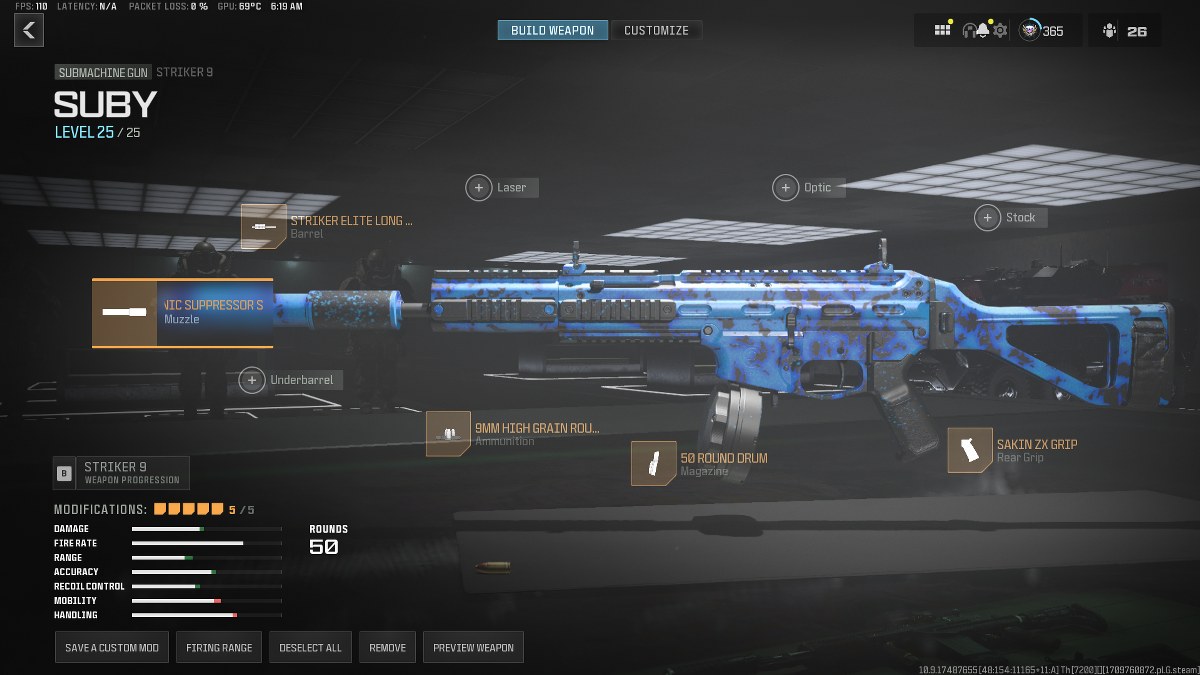Select the suppressor muzzle slot
This screenshot has height=675, width=1200.
tap(182, 313)
